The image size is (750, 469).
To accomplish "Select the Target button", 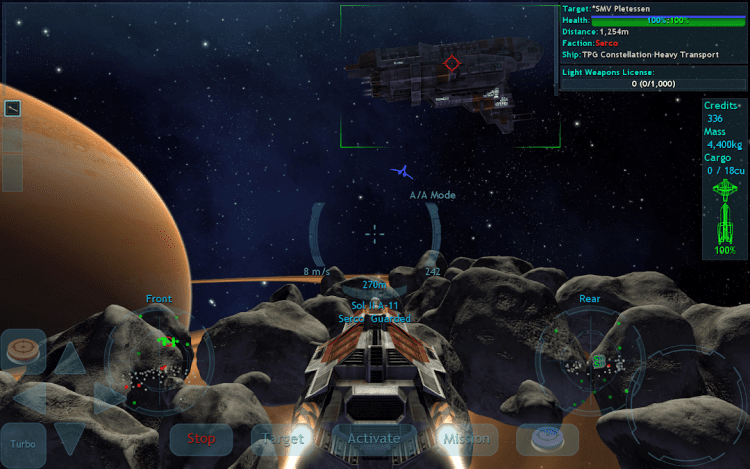I will (283, 438).
